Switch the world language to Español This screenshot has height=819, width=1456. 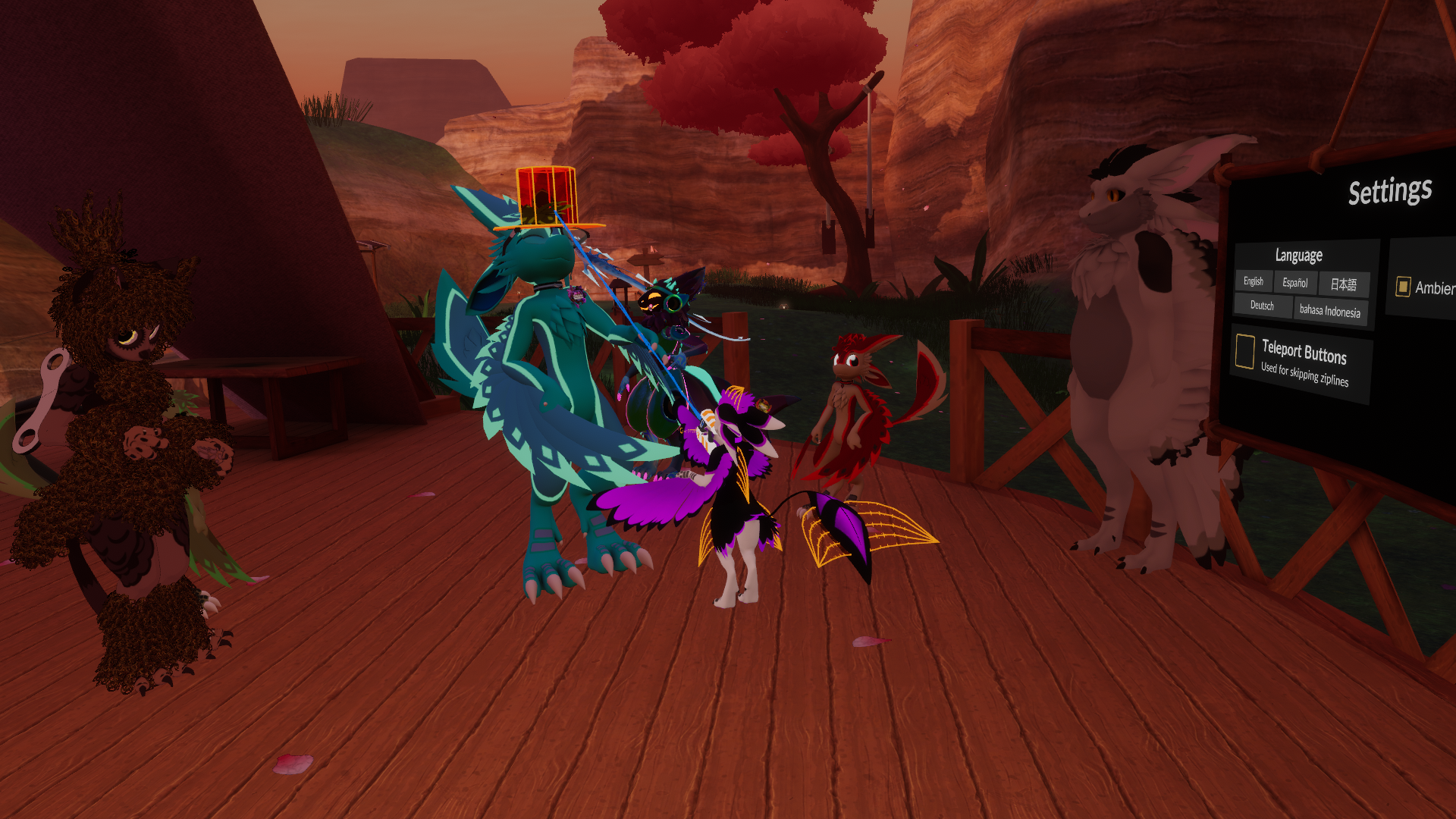click(x=1294, y=282)
